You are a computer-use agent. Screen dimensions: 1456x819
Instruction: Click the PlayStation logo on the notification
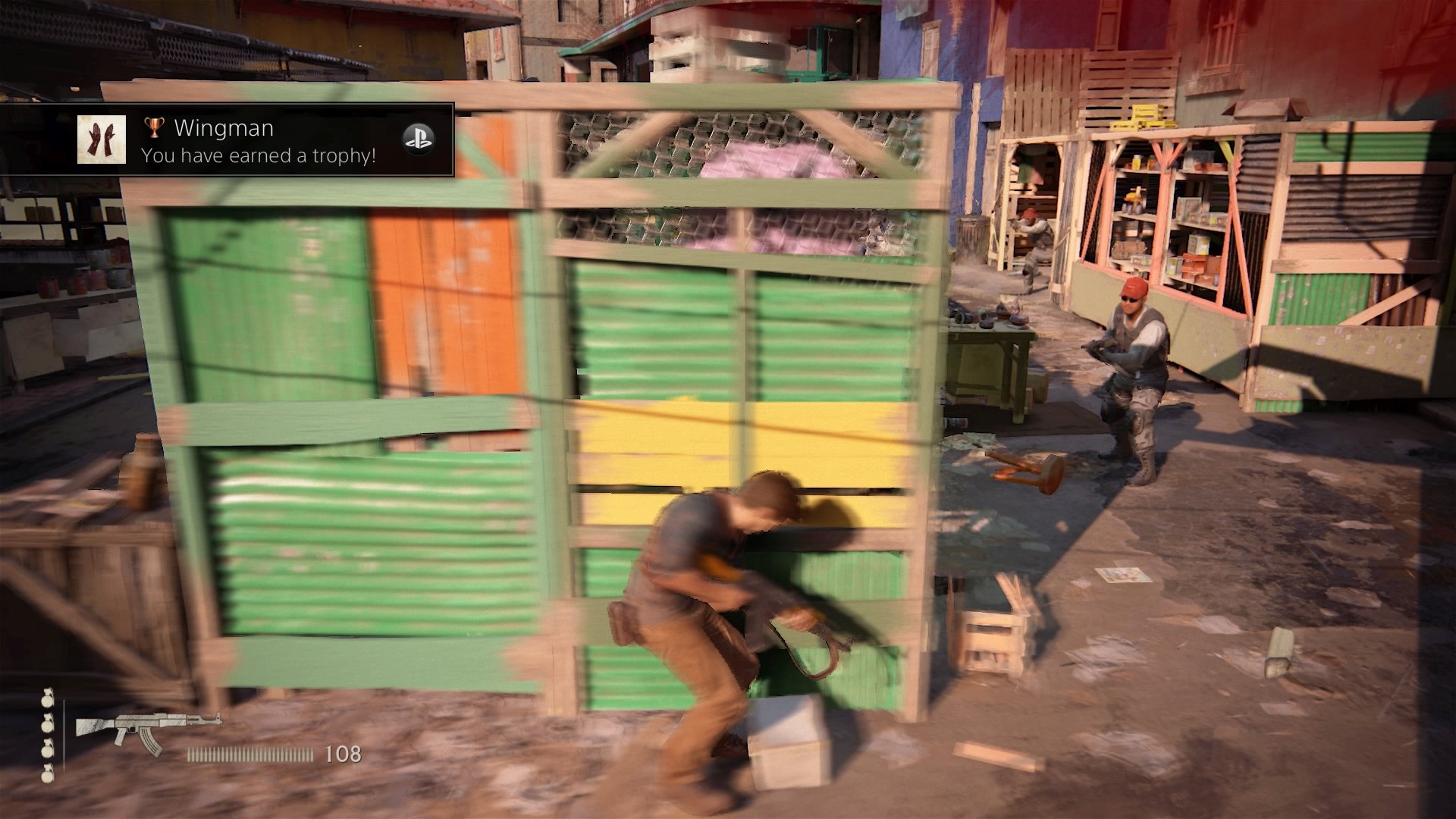(x=418, y=139)
